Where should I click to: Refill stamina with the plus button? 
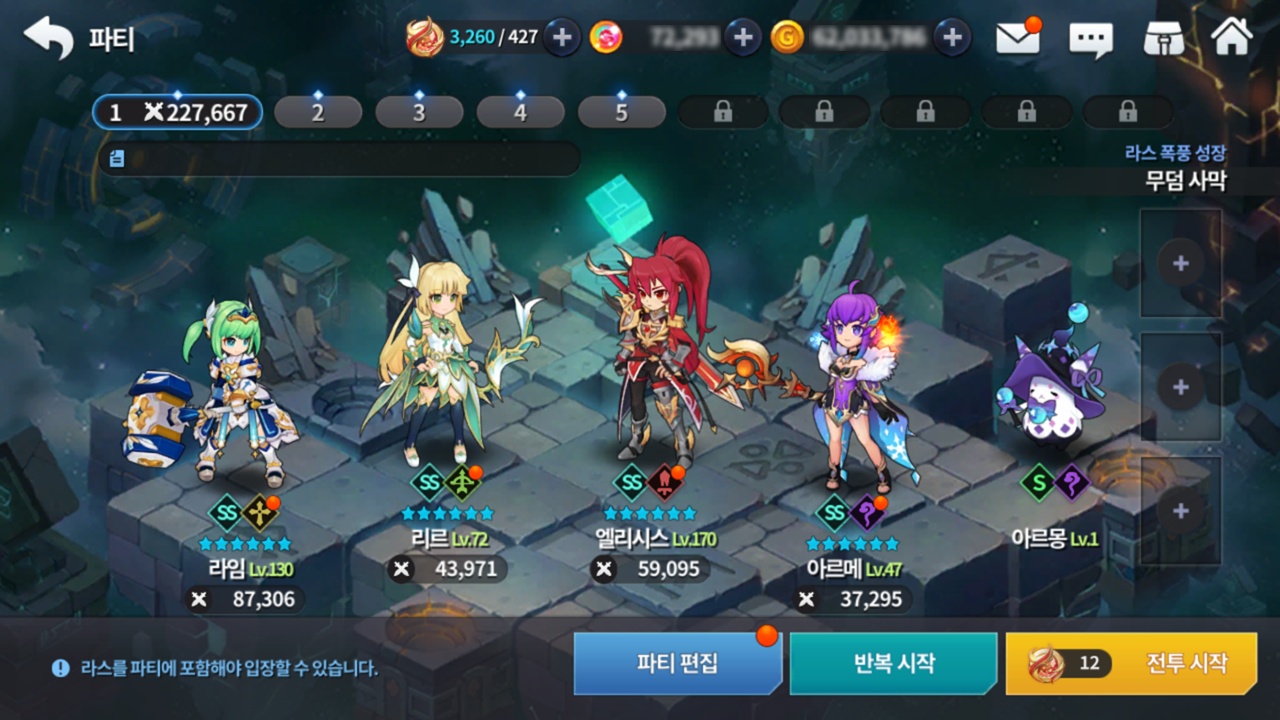(562, 38)
